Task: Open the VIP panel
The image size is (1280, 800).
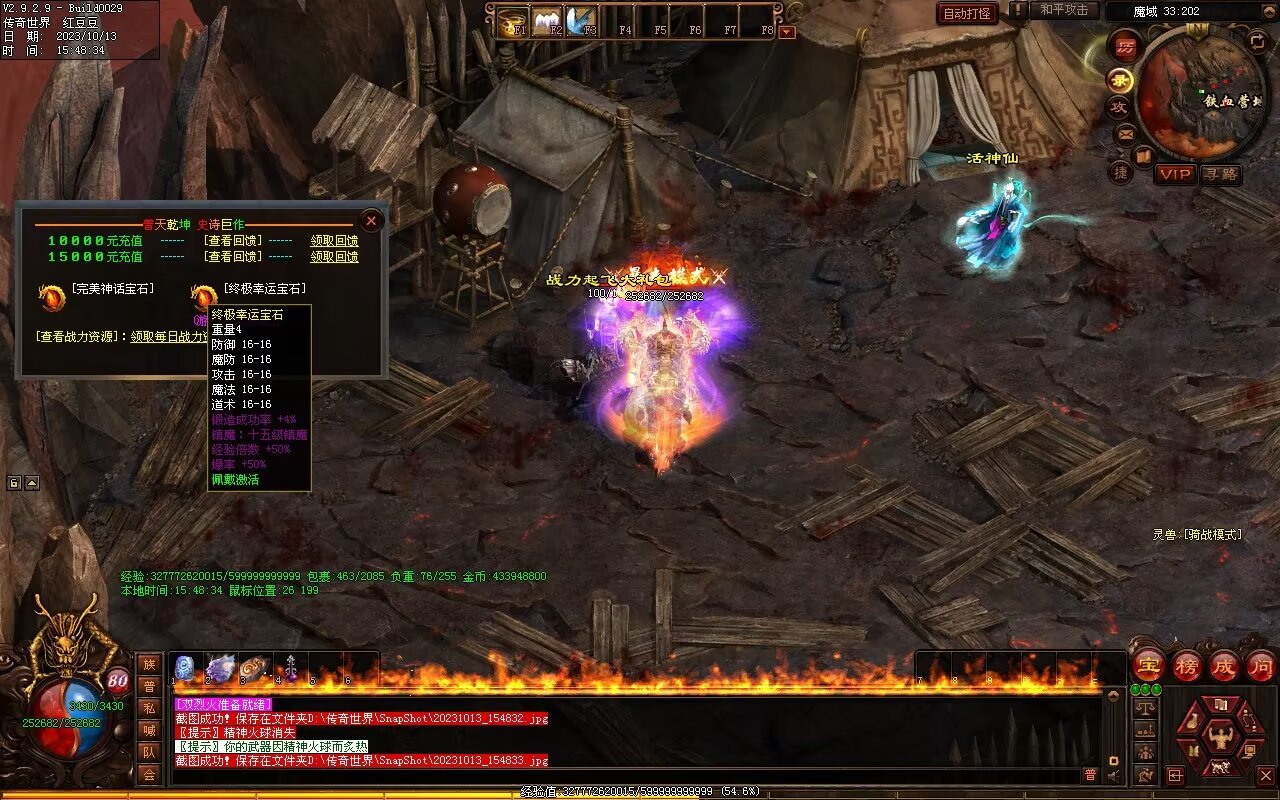Action: tap(1175, 174)
